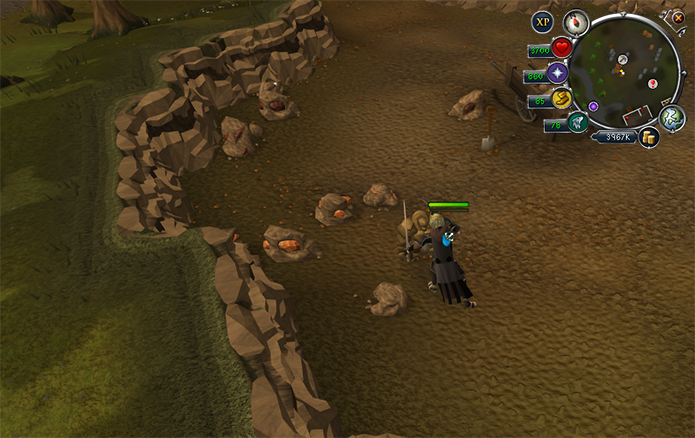Screen dimensions: 695x438
Task: Toggle run with the yellow boot orb
Action: [x=562, y=99]
